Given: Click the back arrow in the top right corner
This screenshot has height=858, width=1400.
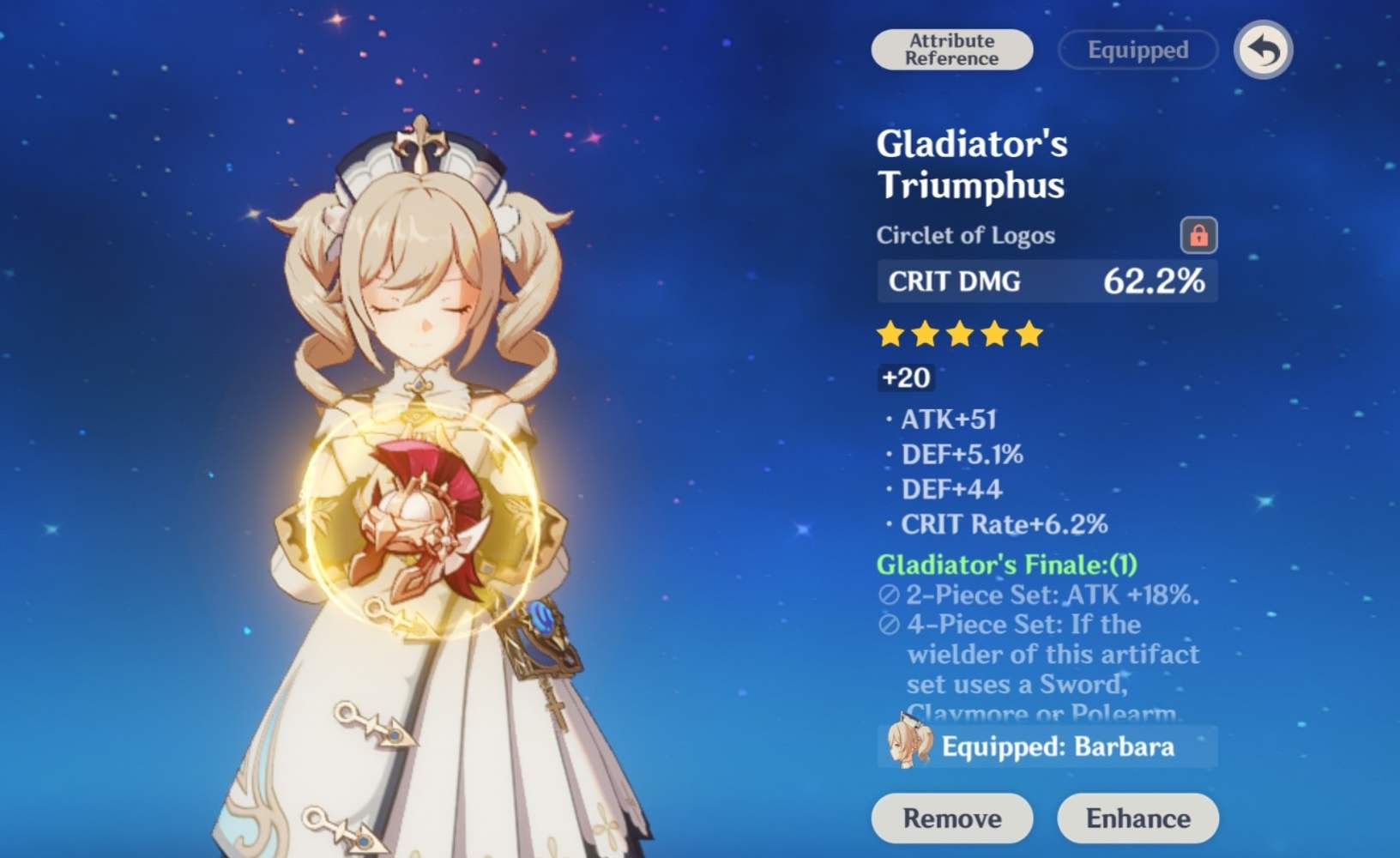Looking at the screenshot, I should coord(1262,50).
